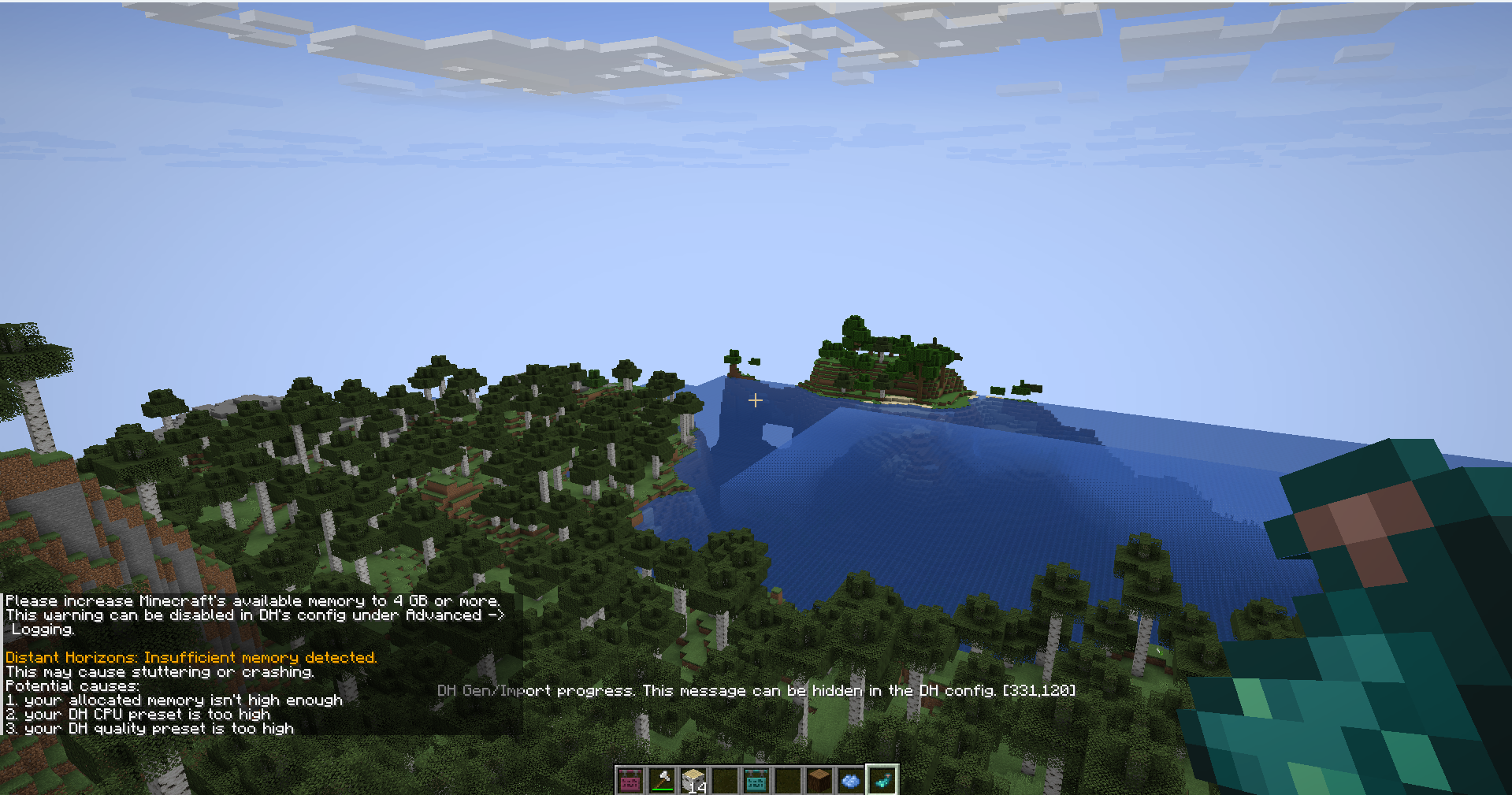Viewport: 1512px width, 795px height.
Task: Click the 'Please increase Minecraft's available memory' message
Action: [252, 600]
